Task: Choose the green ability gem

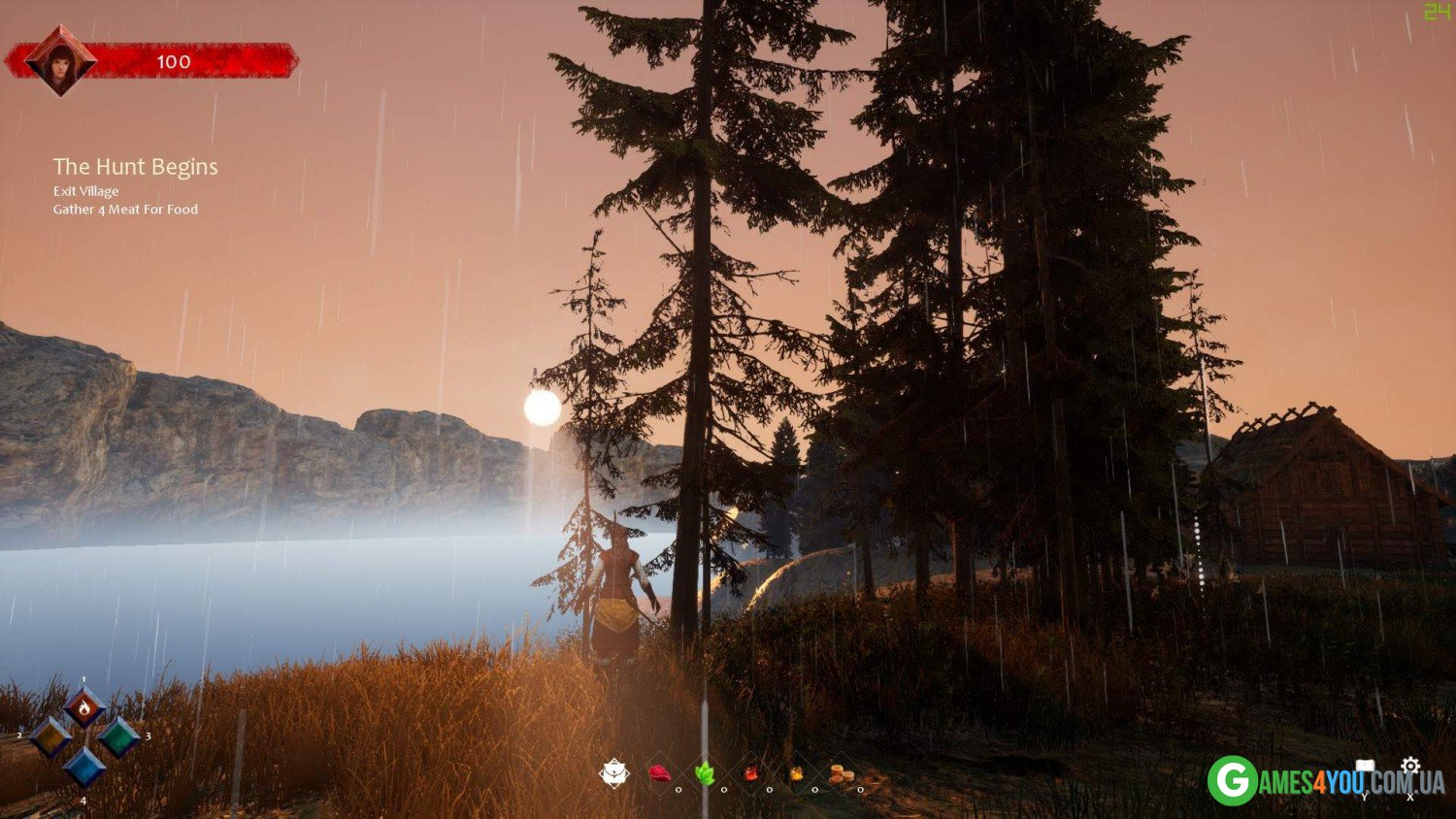Action: pyautogui.click(x=118, y=737)
